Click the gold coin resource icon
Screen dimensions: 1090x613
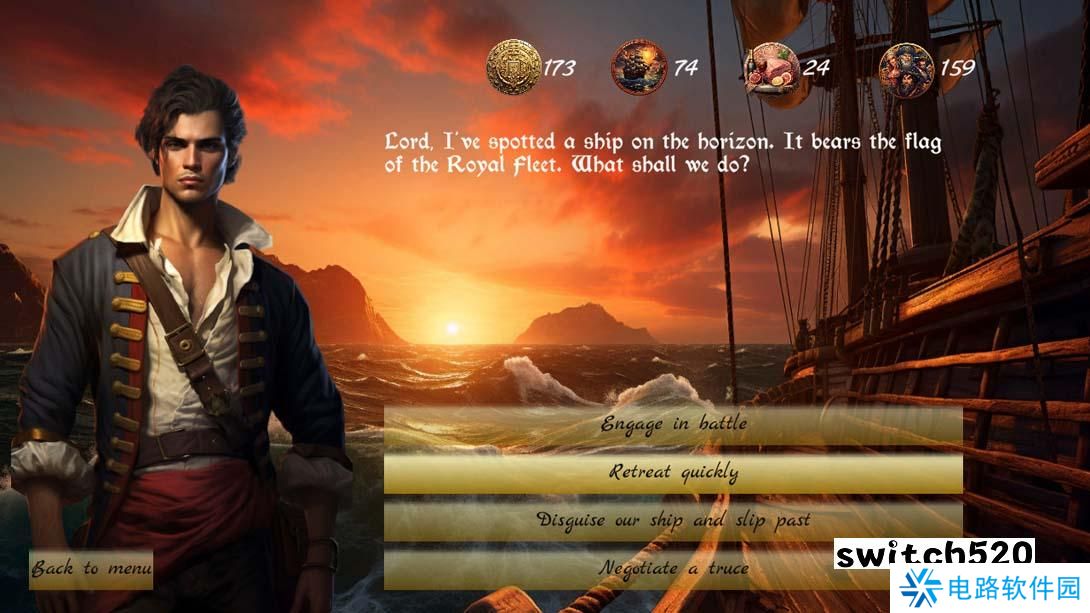click(513, 67)
